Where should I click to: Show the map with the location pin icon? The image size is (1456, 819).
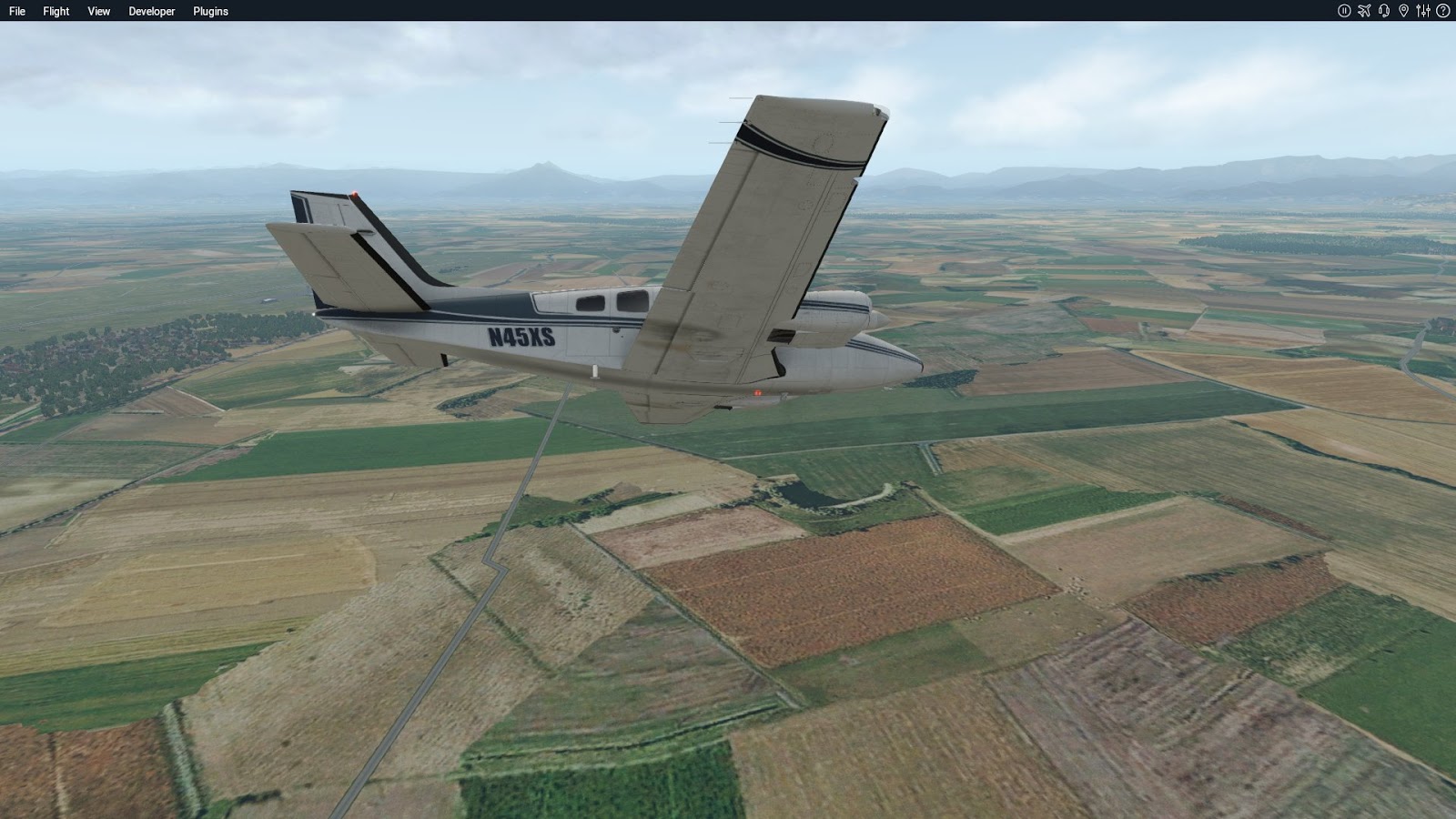1405,10
